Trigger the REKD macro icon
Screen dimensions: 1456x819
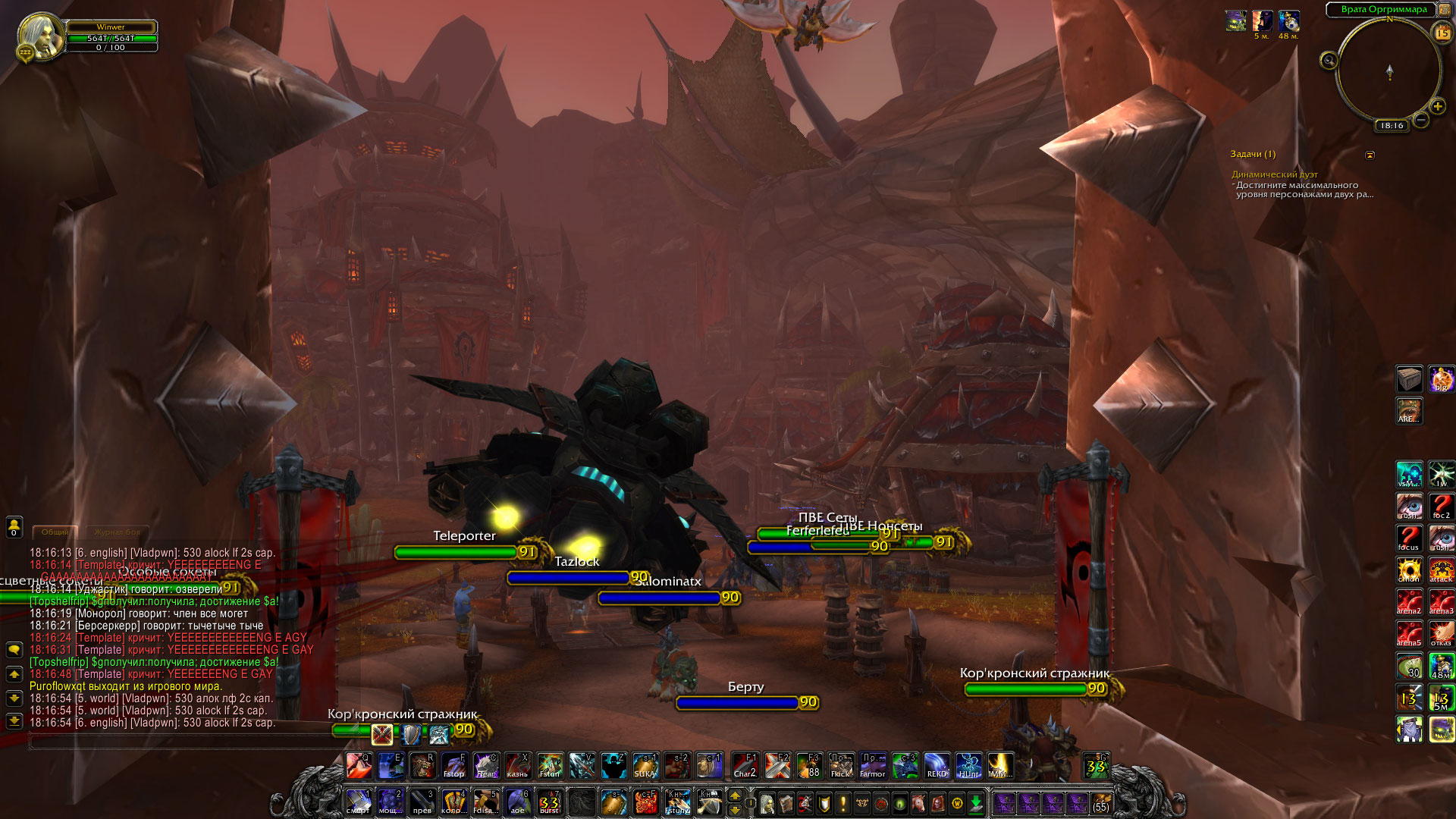(x=937, y=766)
